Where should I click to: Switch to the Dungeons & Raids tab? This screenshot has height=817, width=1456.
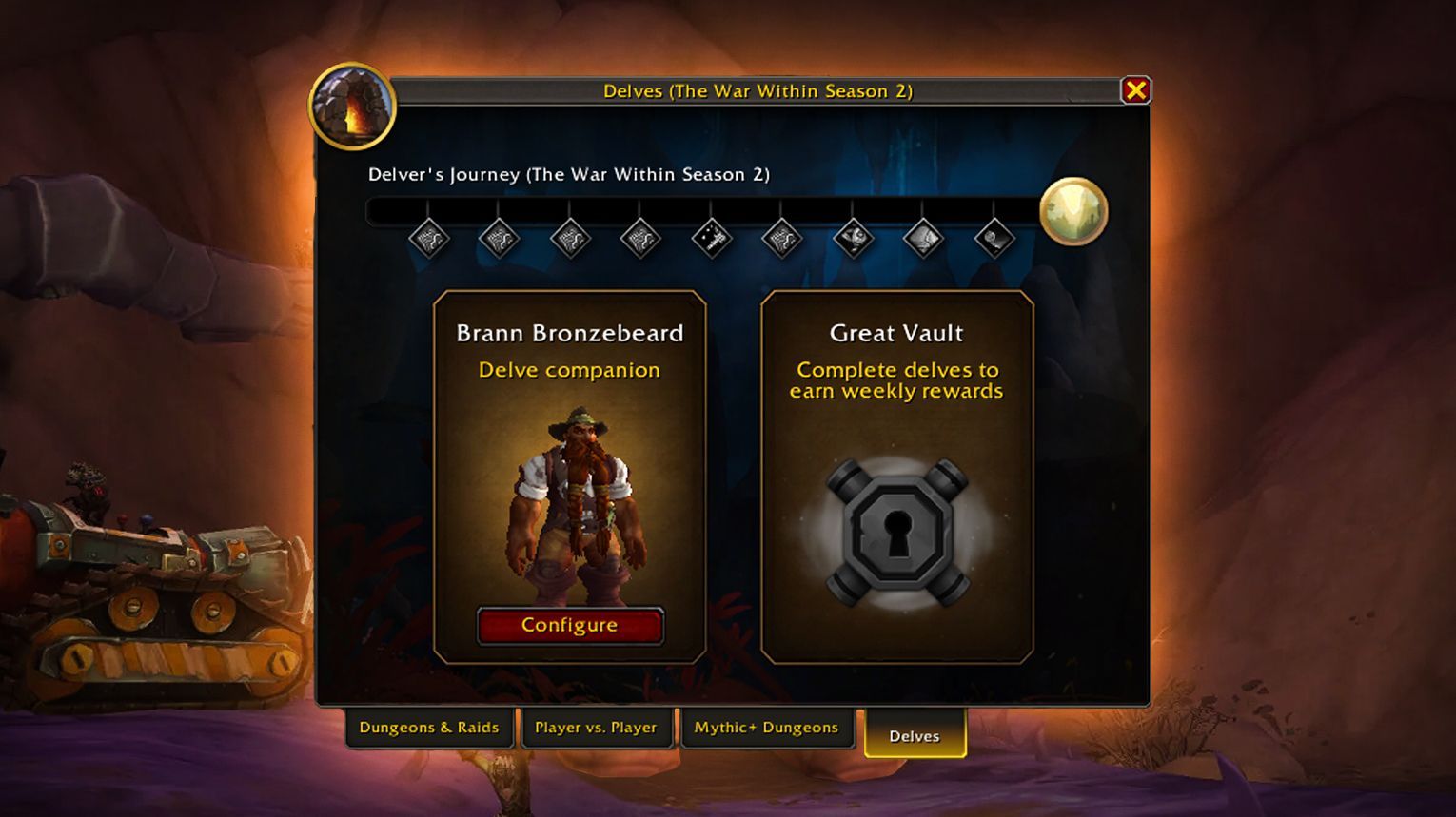pyautogui.click(x=429, y=728)
